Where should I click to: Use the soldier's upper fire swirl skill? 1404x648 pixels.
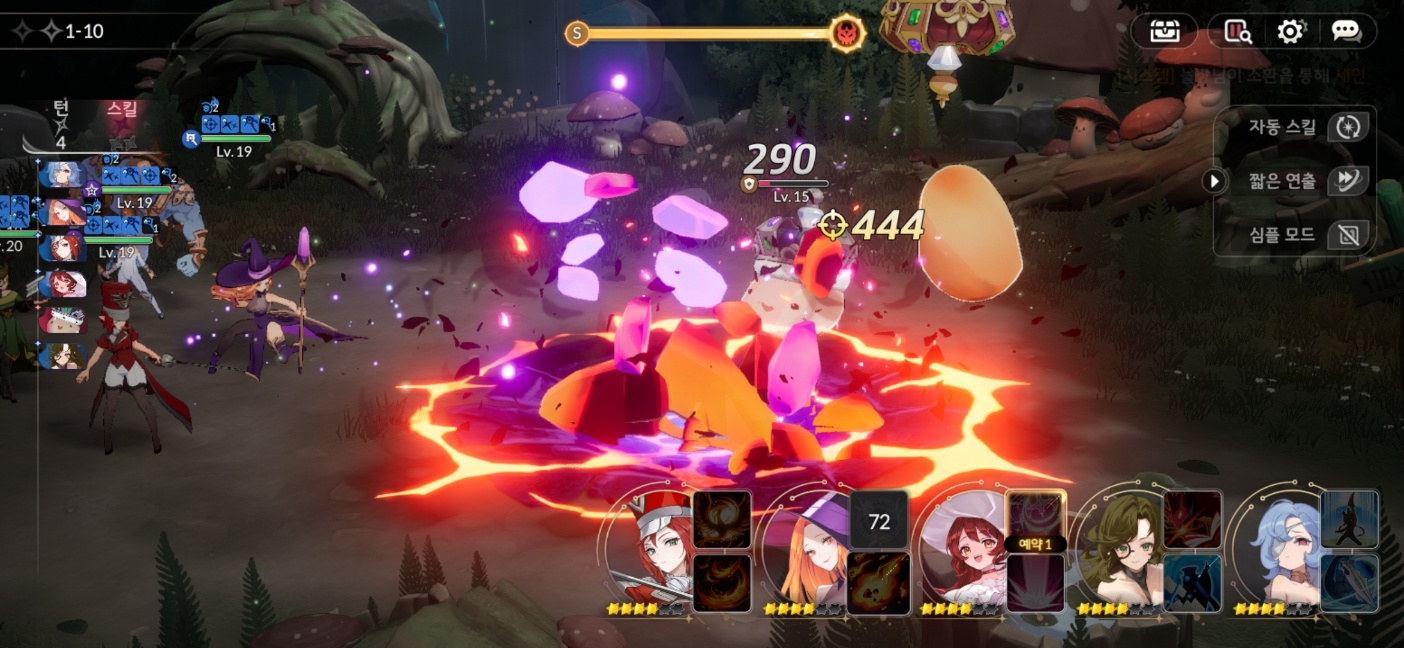(721, 520)
